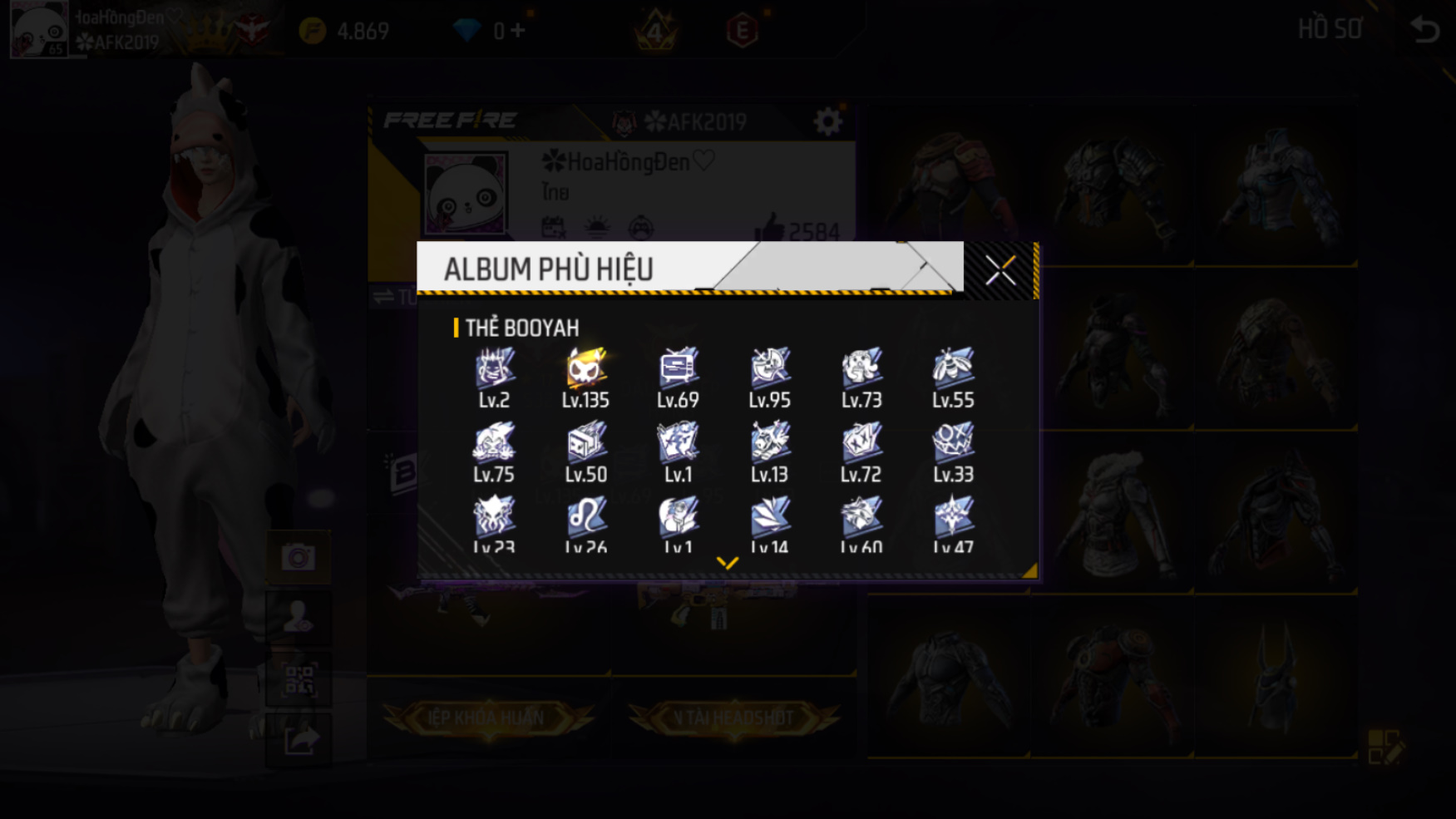Select the Lv.50 badge
The image size is (1456, 819).
coord(585,442)
